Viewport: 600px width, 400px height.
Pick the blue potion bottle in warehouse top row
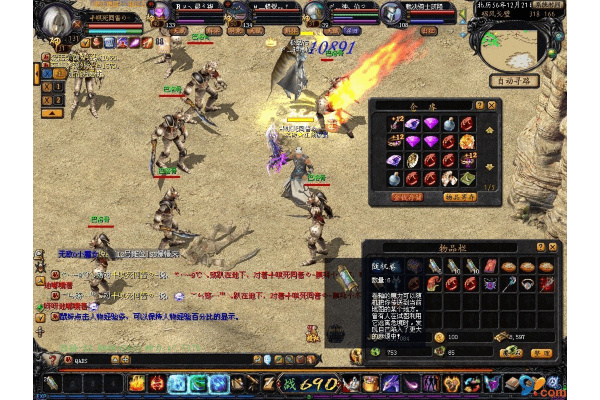pyautogui.click(x=448, y=124)
